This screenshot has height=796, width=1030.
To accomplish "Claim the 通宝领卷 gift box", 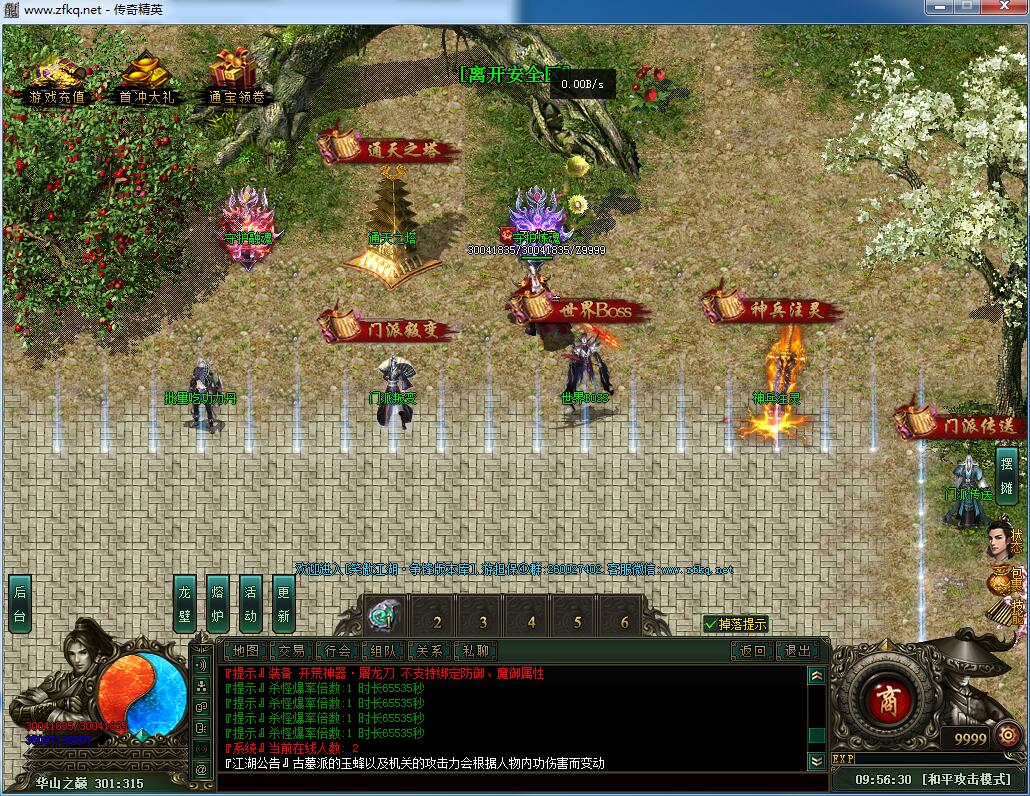I will [x=236, y=80].
